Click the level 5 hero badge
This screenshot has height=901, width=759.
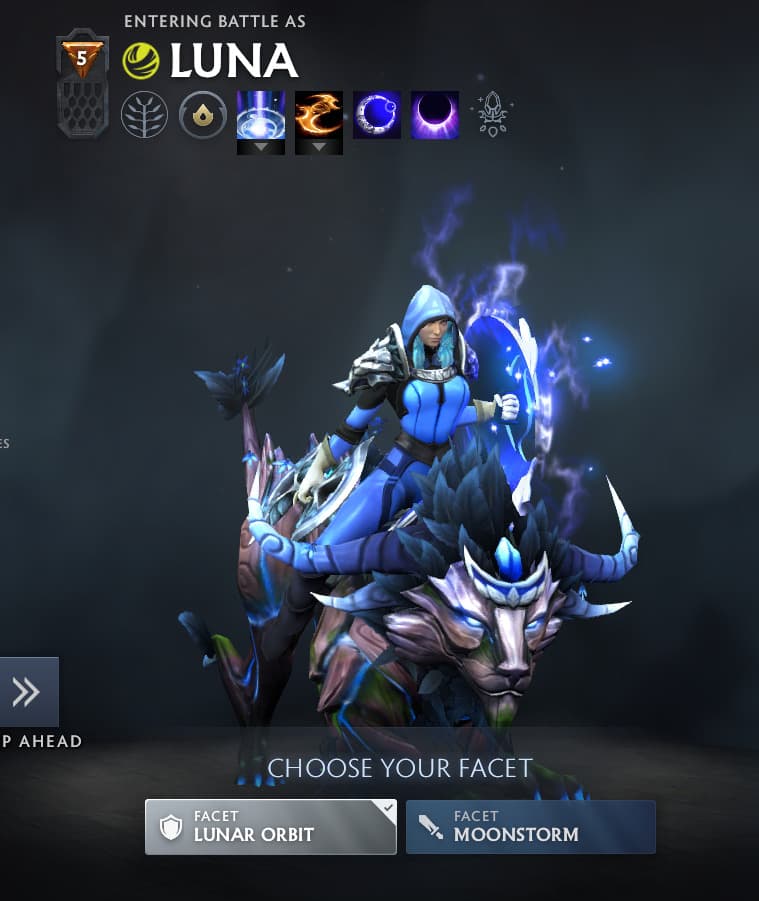click(81, 60)
